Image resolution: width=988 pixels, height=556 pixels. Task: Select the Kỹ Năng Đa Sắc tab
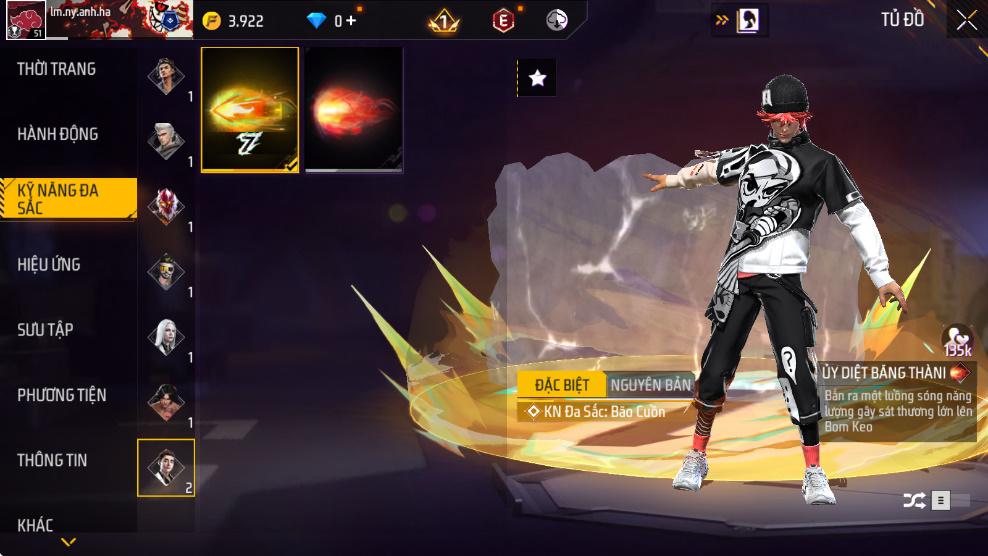point(66,199)
